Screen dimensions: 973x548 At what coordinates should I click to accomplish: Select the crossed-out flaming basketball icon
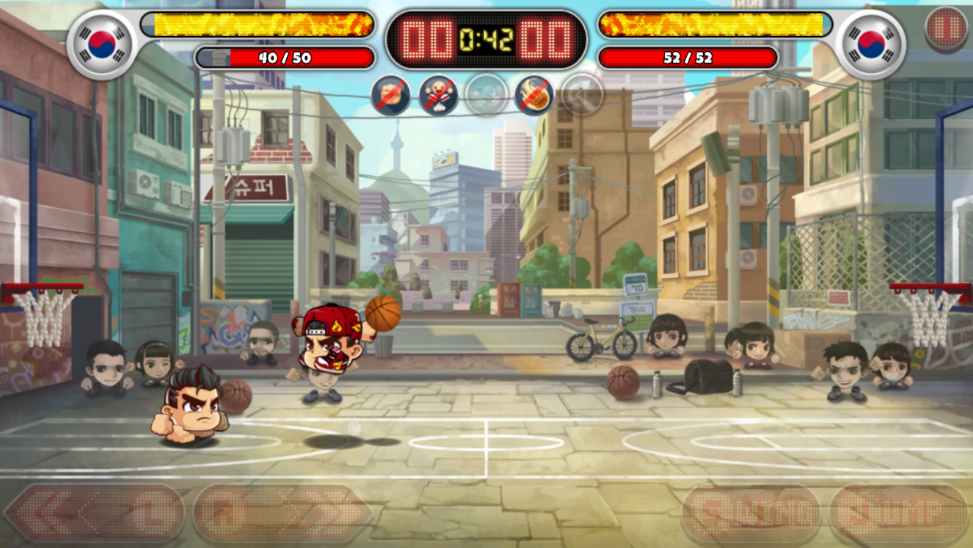[534, 95]
